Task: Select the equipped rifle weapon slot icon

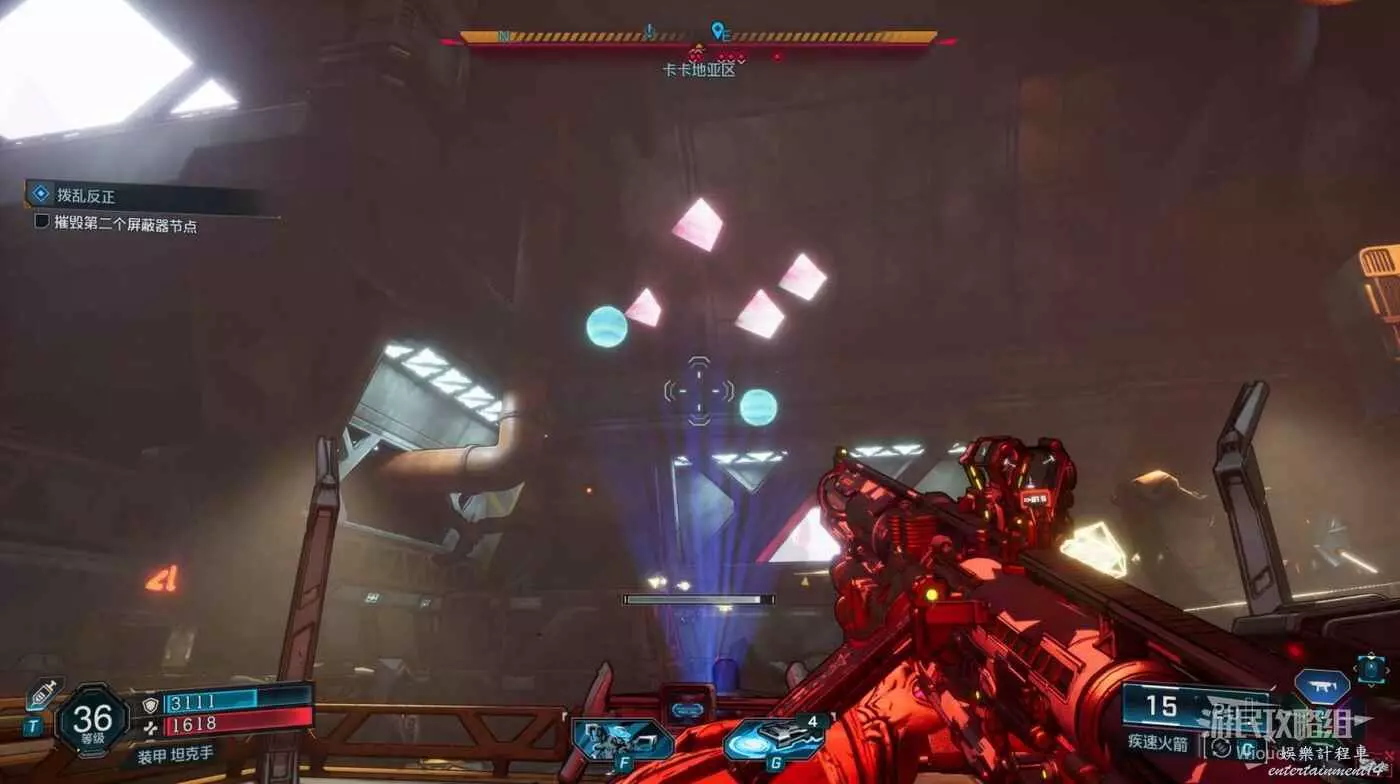Action: coord(1322,686)
